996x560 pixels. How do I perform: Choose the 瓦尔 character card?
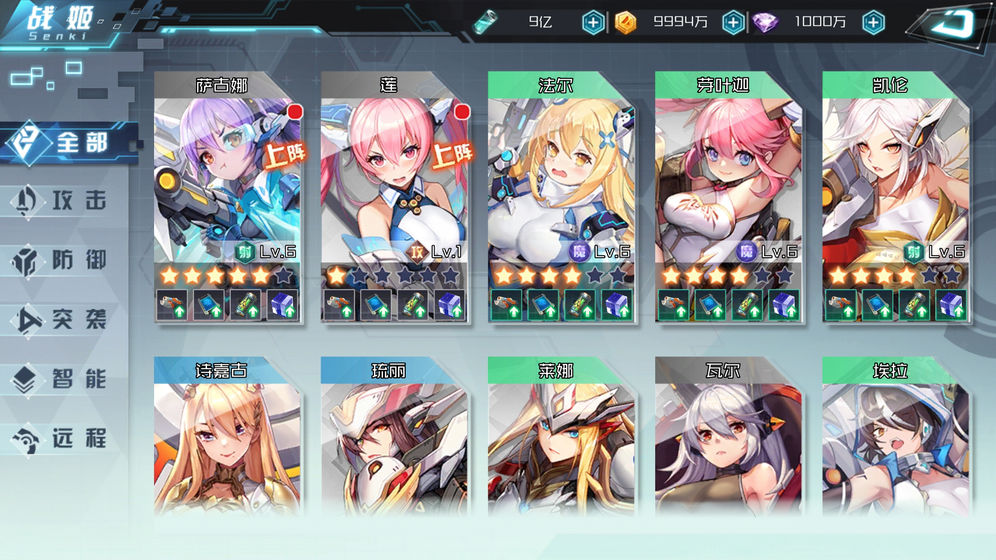coord(728,440)
